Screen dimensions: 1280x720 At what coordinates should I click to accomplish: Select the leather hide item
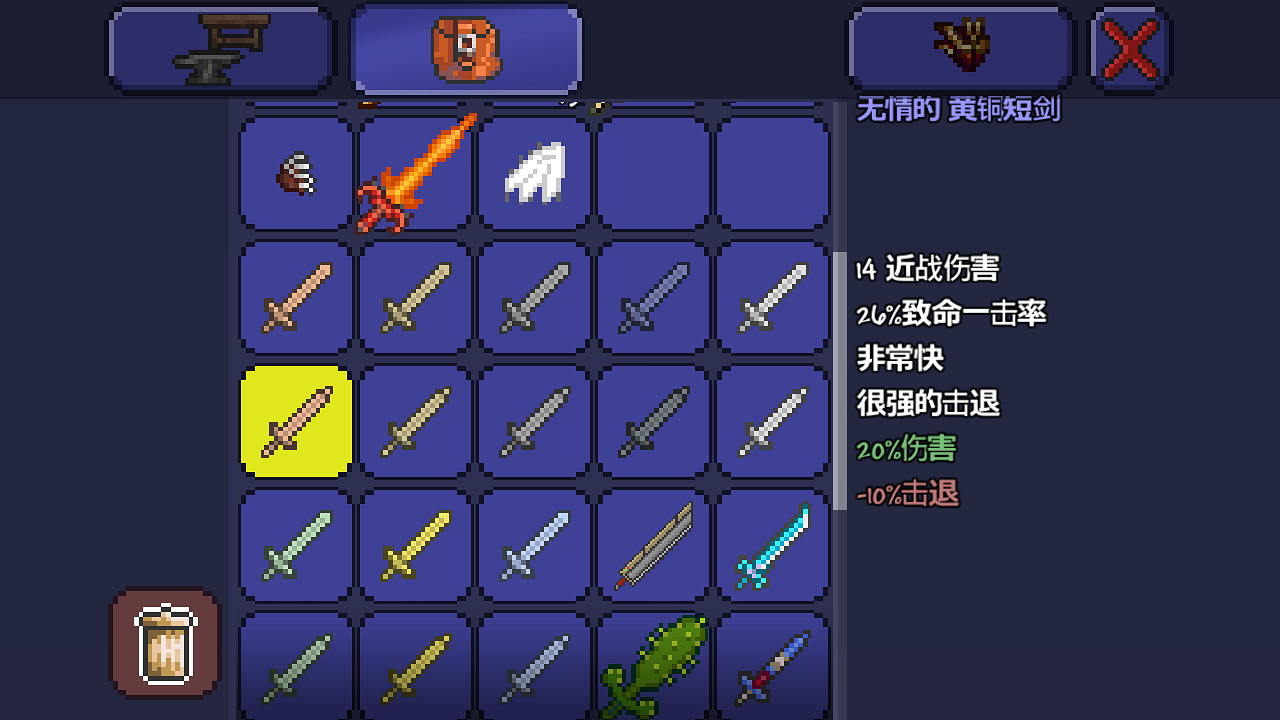[293, 173]
